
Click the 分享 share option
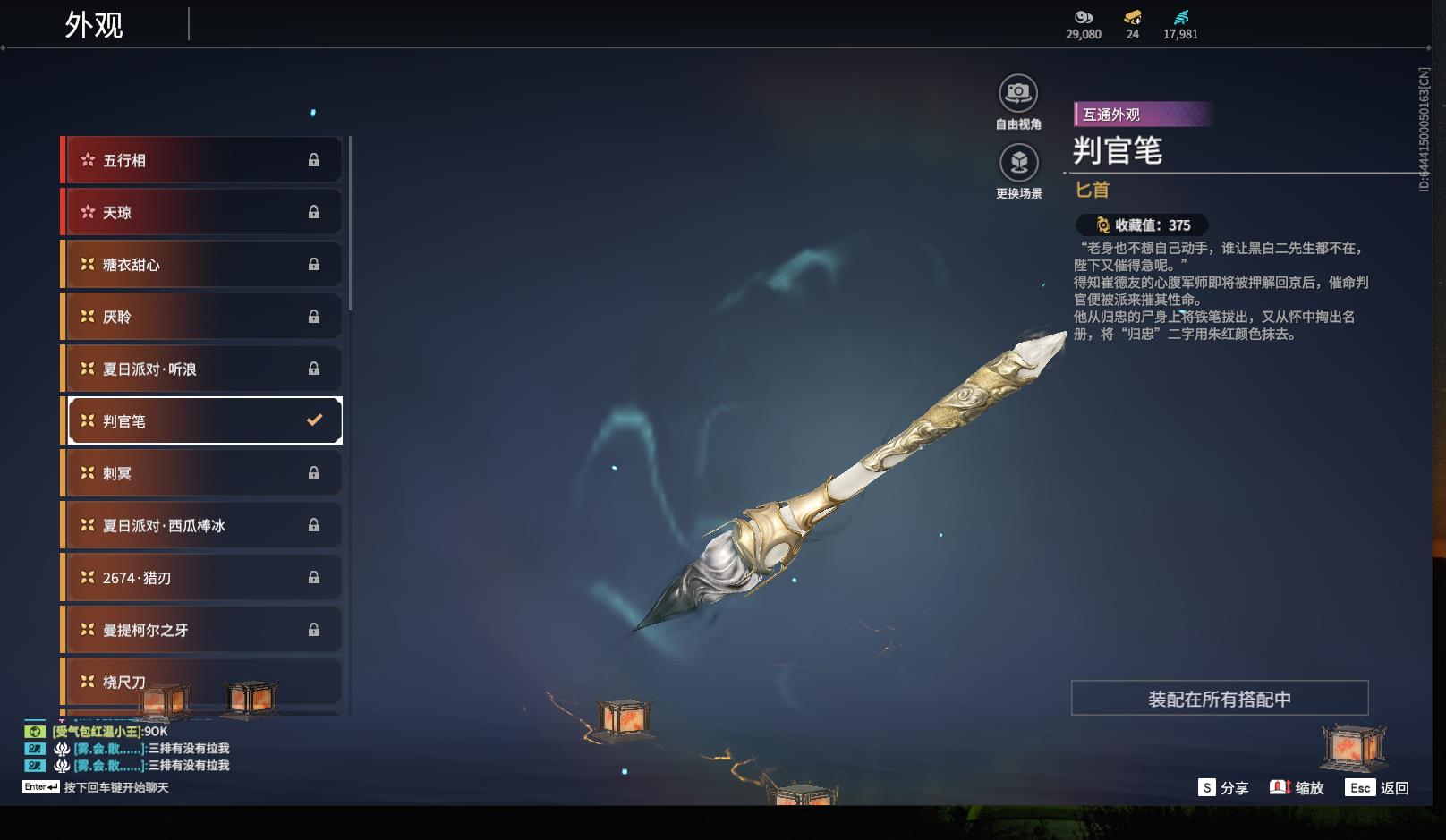[x=1223, y=788]
